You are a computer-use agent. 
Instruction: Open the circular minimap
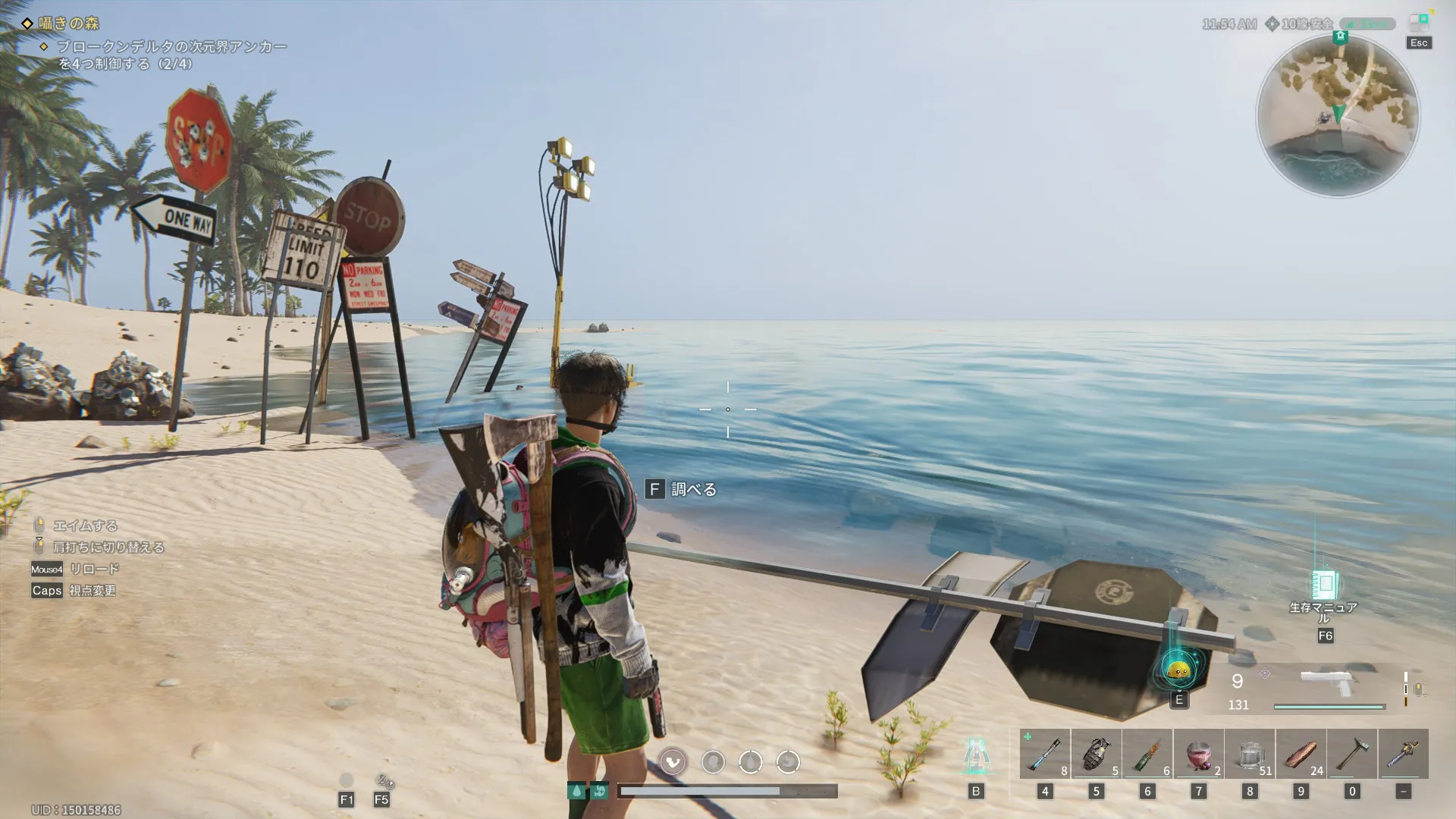[1338, 115]
